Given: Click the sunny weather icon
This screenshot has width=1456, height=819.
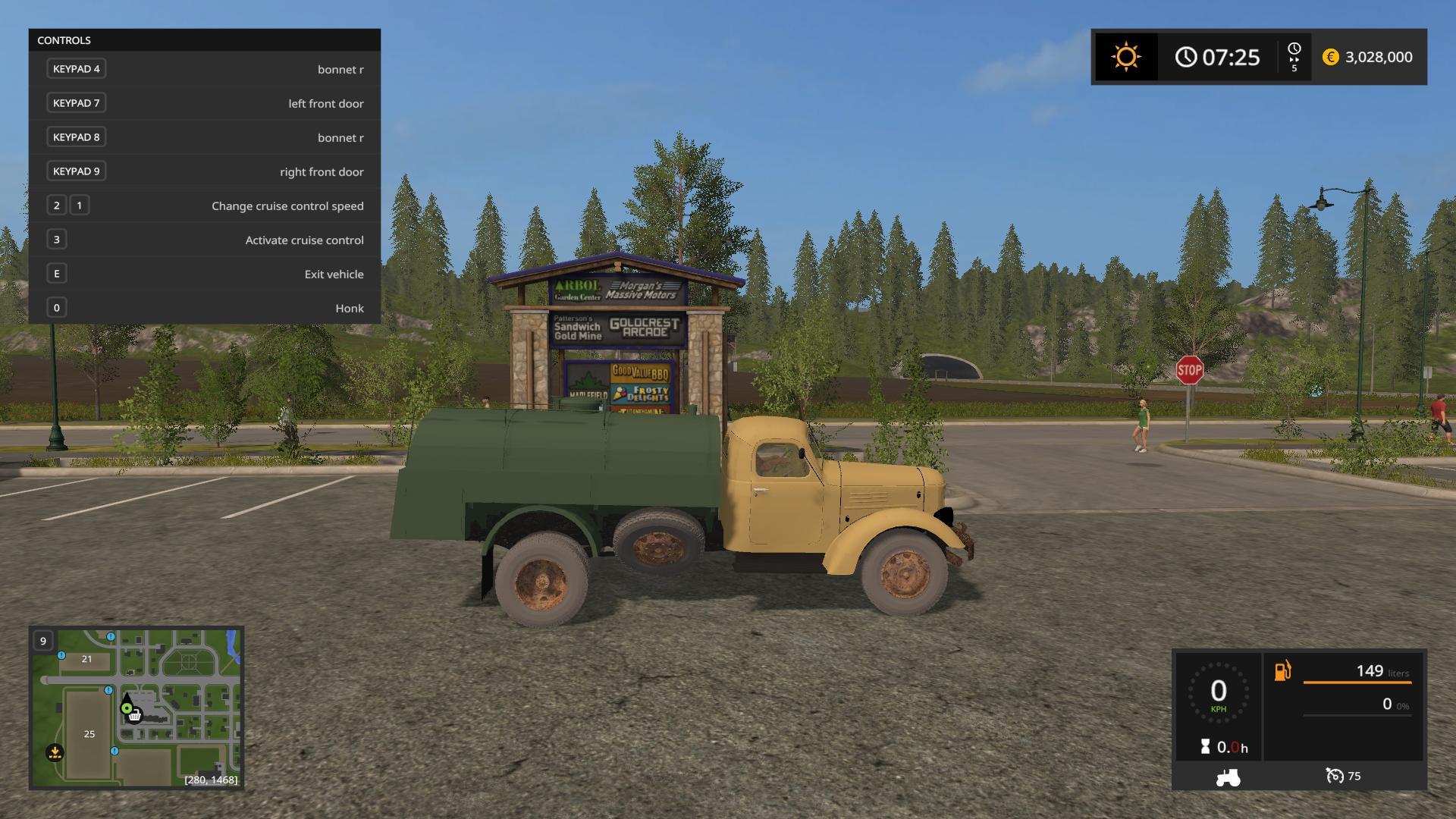Looking at the screenshot, I should tap(1125, 57).
